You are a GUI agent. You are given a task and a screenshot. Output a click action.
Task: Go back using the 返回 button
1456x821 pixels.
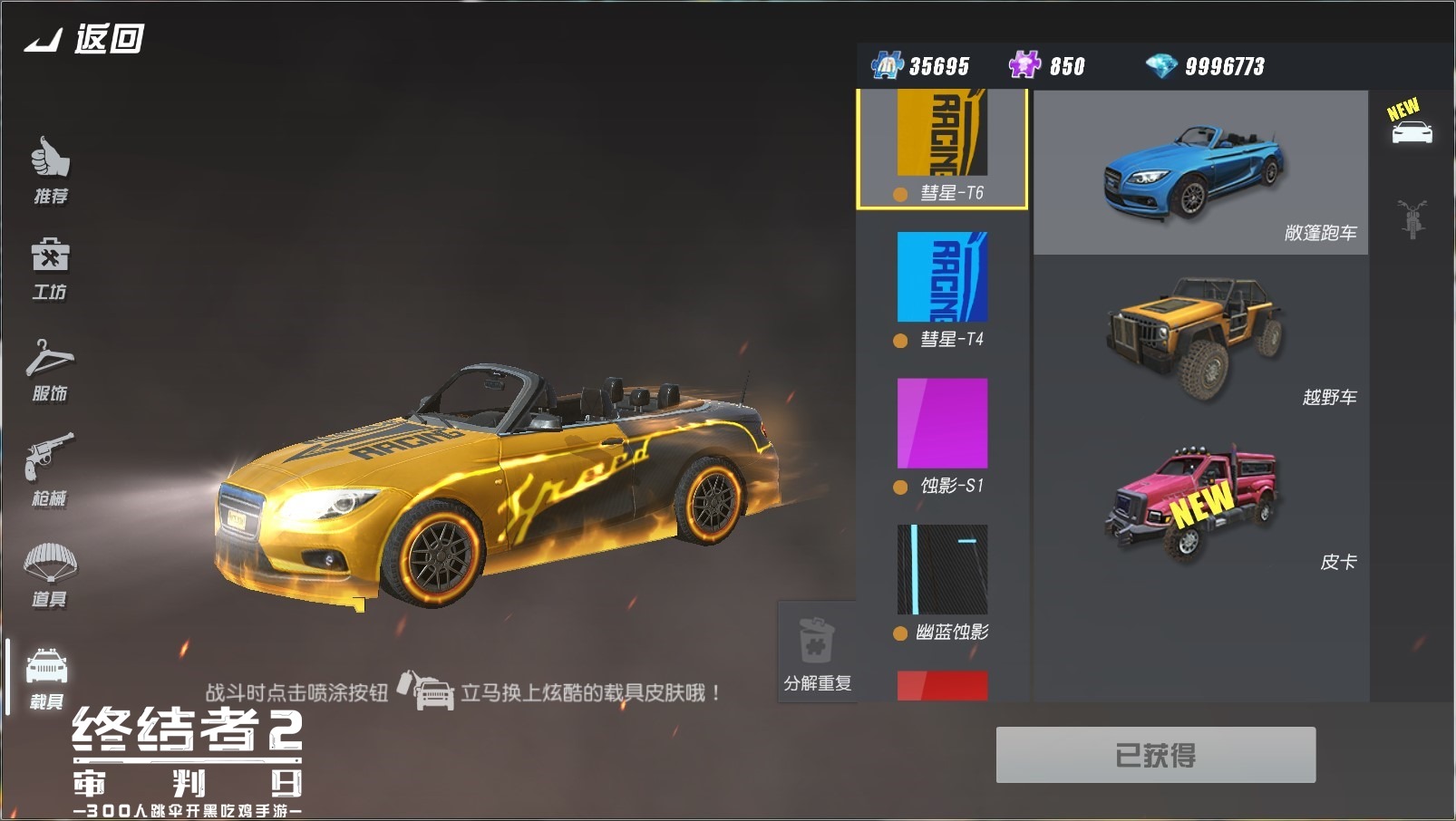84,39
